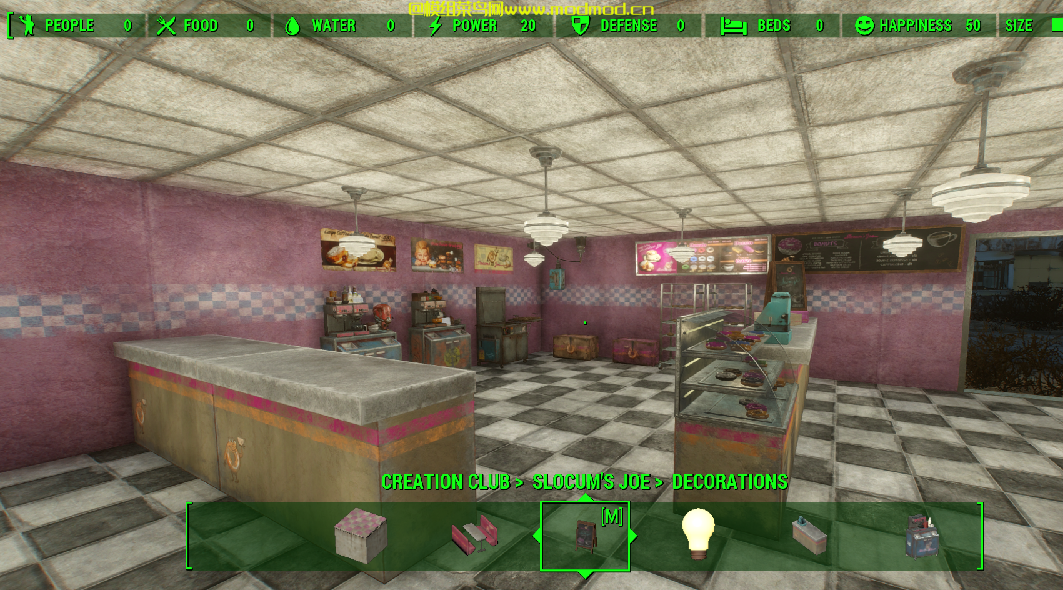This screenshot has width=1063, height=590.
Task: Go back to the Creation Club category
Action: [x=446, y=482]
